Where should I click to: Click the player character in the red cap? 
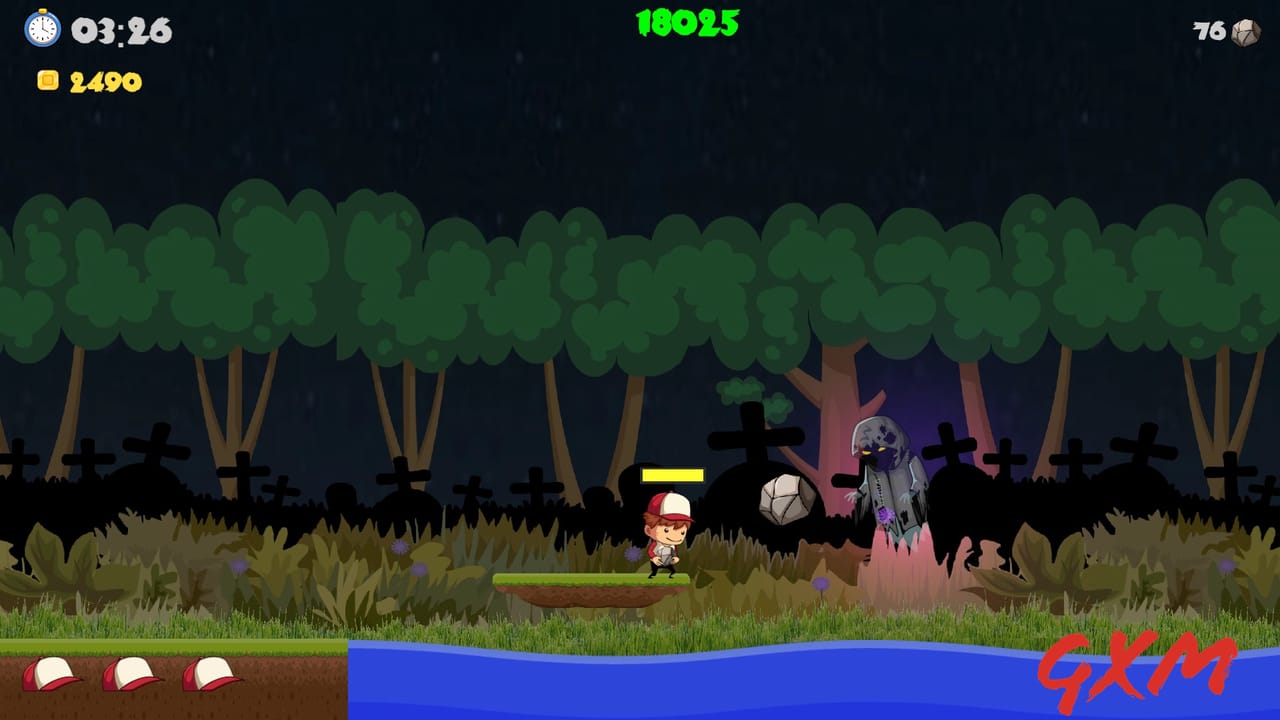click(x=668, y=535)
